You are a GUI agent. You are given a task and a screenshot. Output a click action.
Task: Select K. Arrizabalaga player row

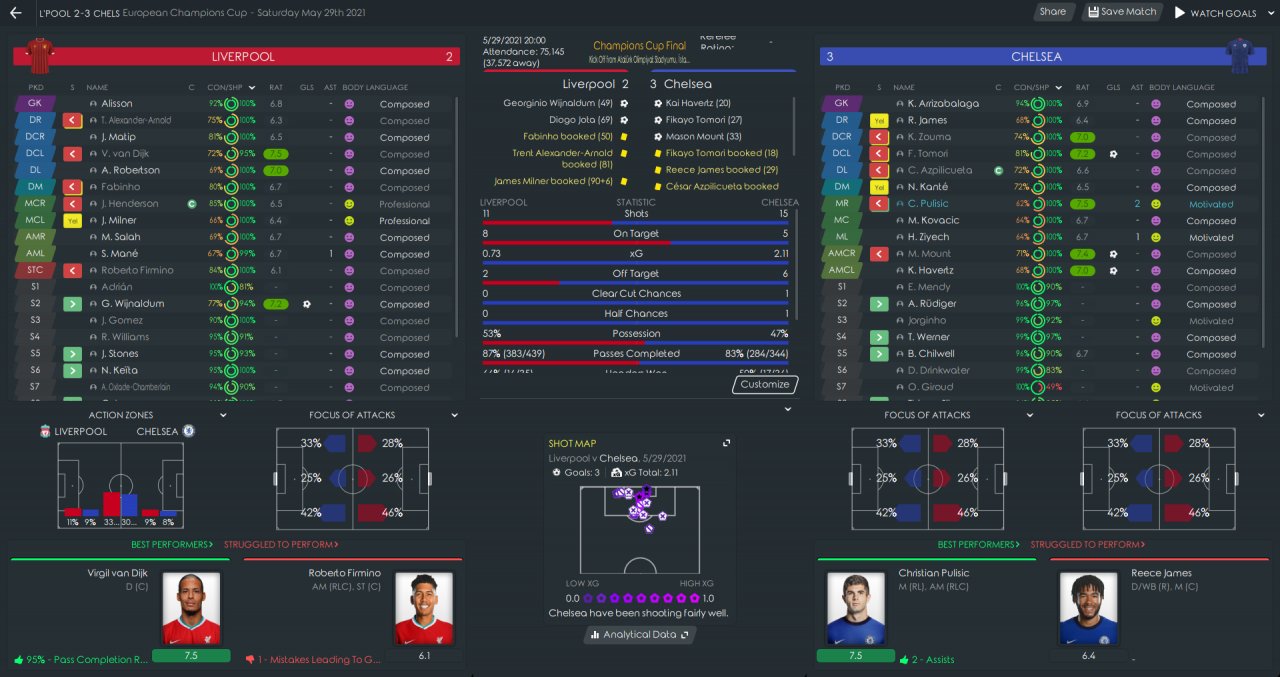945,104
